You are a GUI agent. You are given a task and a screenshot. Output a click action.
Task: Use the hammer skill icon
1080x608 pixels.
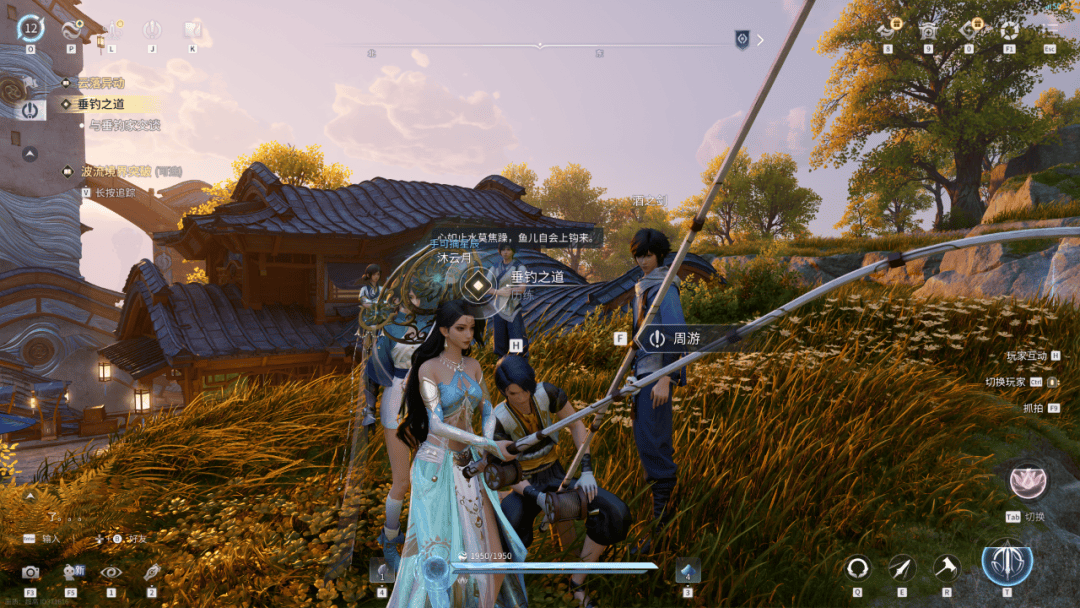946,568
